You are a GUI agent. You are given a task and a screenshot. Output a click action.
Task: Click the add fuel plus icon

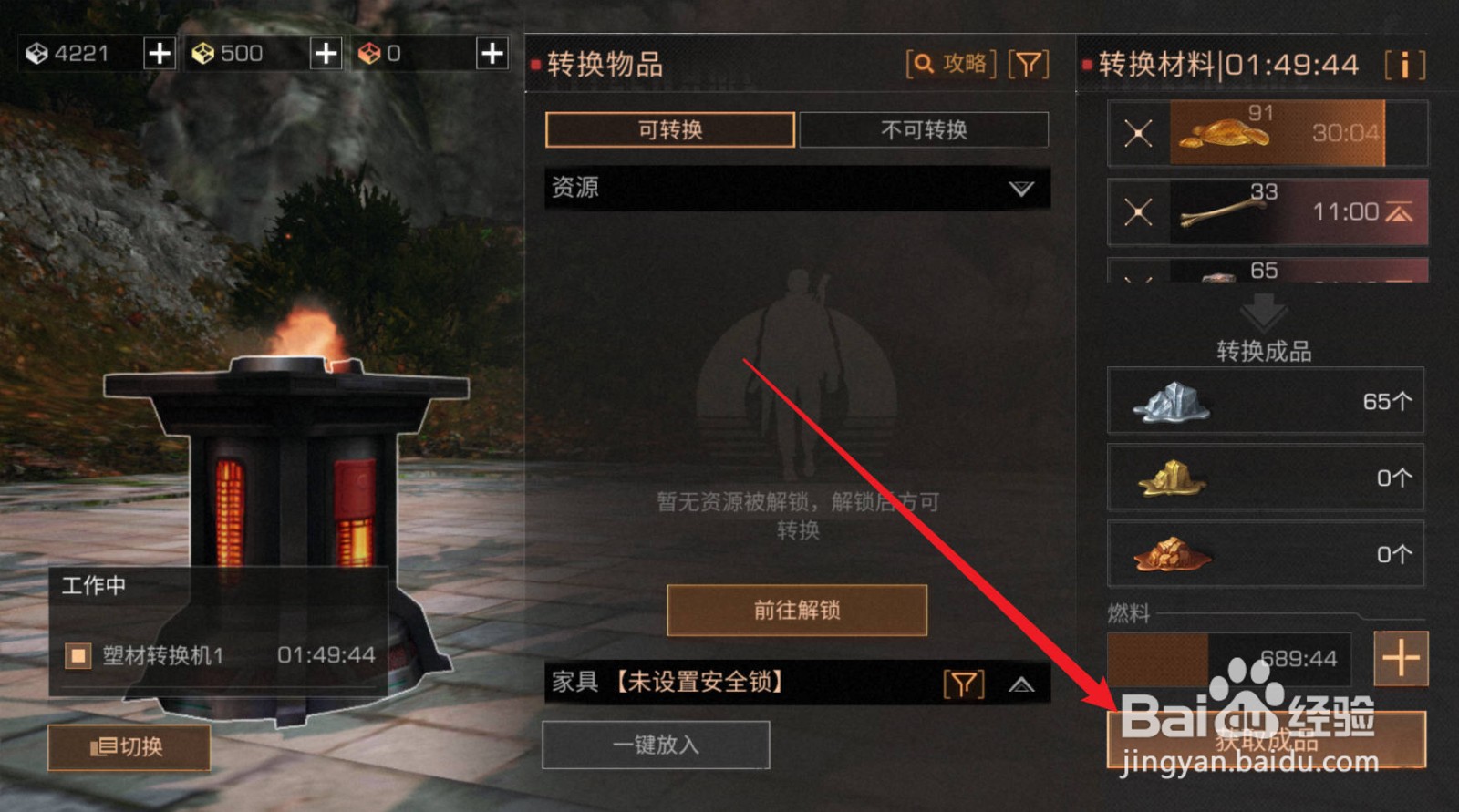point(1402,658)
